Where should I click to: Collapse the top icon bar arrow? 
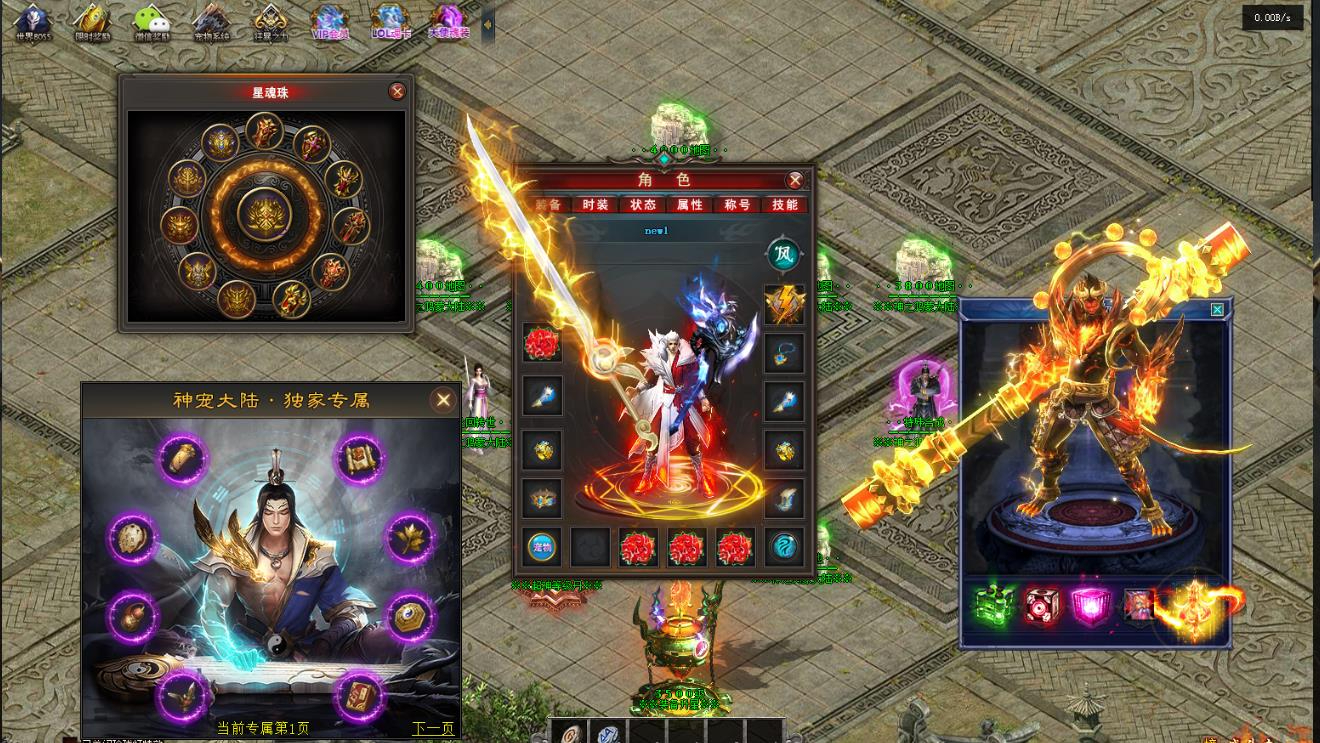488,23
